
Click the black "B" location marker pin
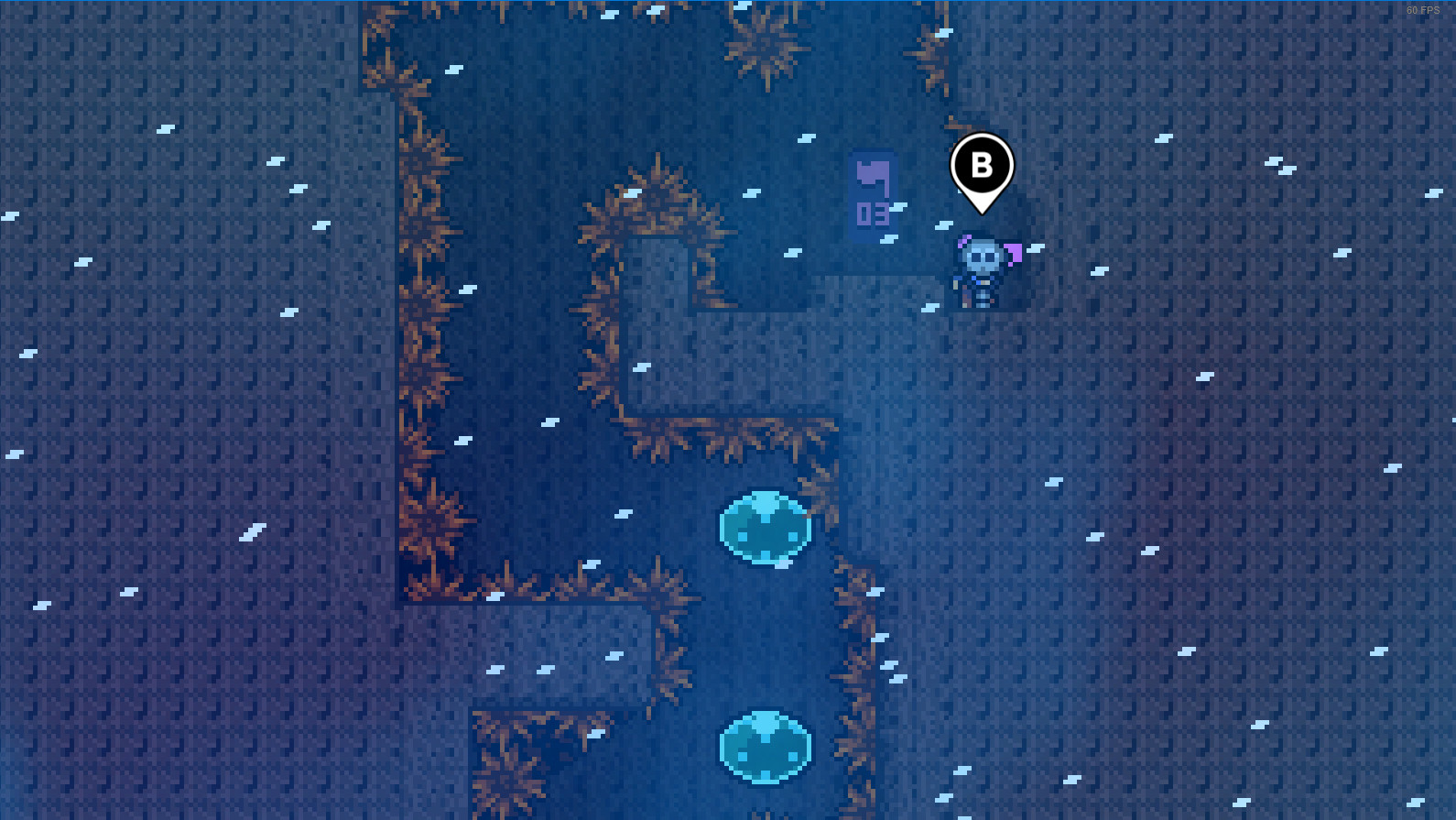983,165
